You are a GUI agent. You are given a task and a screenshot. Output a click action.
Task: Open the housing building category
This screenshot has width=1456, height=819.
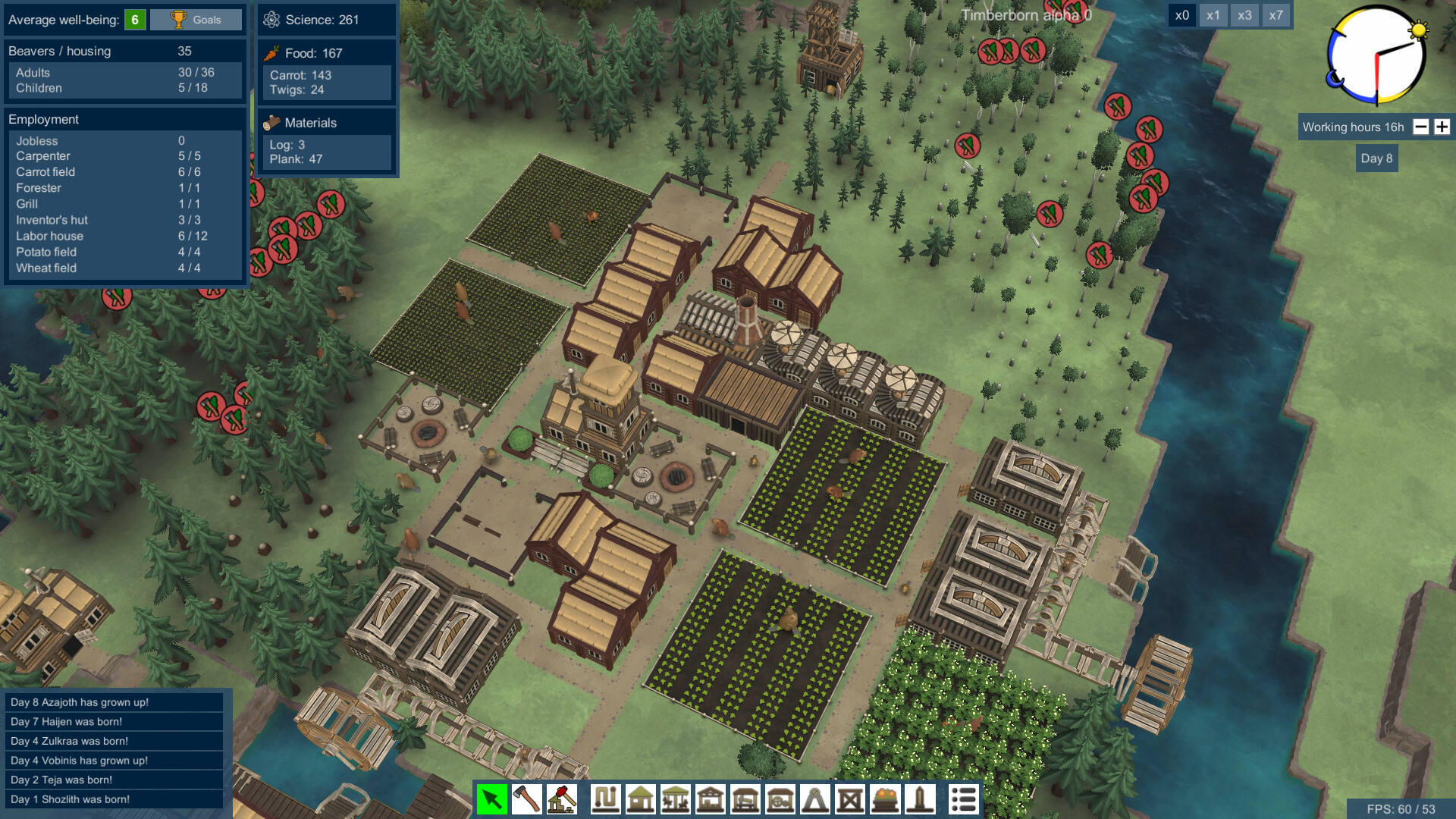click(x=640, y=799)
